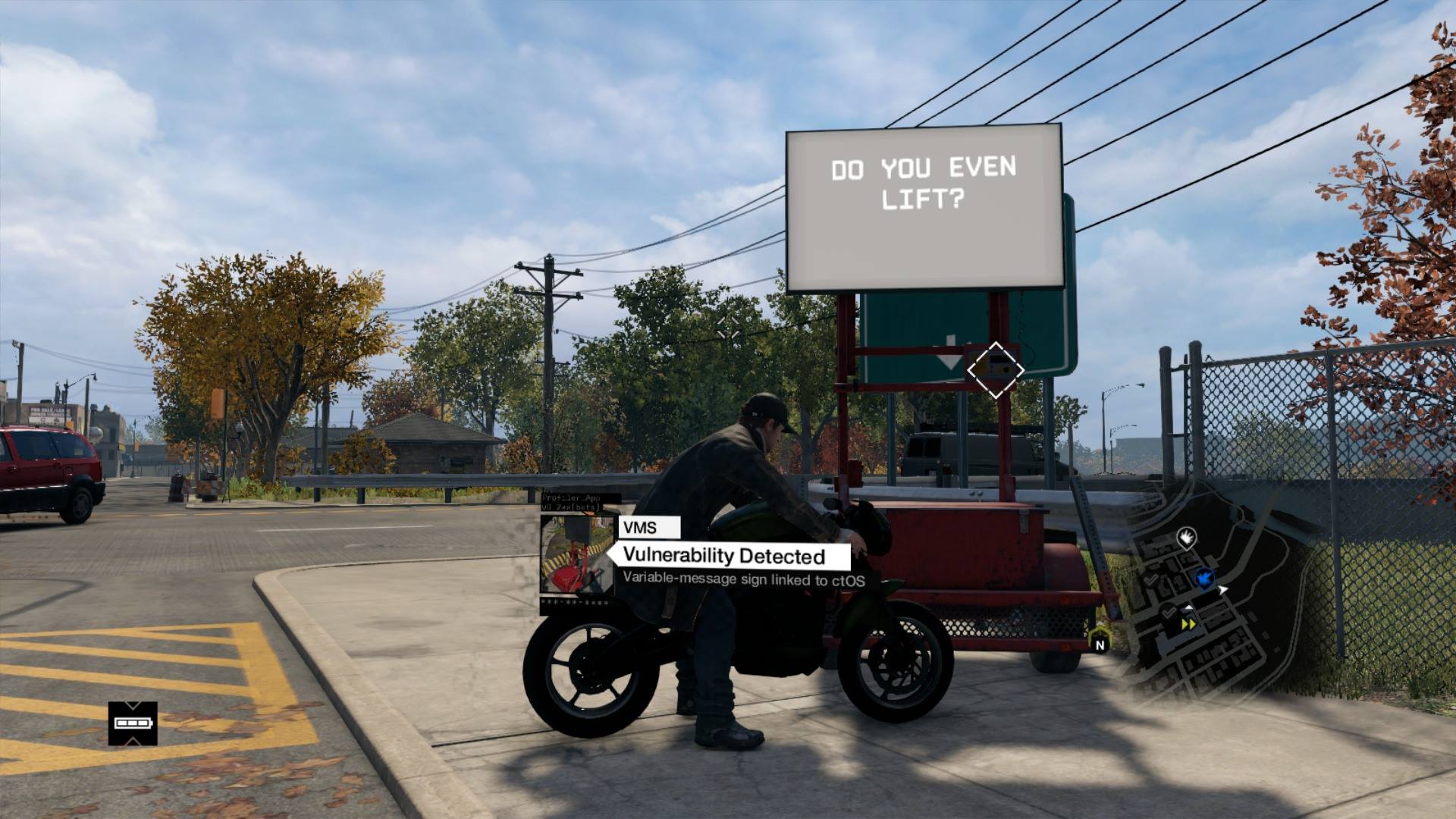This screenshot has height=819, width=1456.
Task: Click the diamond hack target on the VMS sign
Action: click(995, 370)
